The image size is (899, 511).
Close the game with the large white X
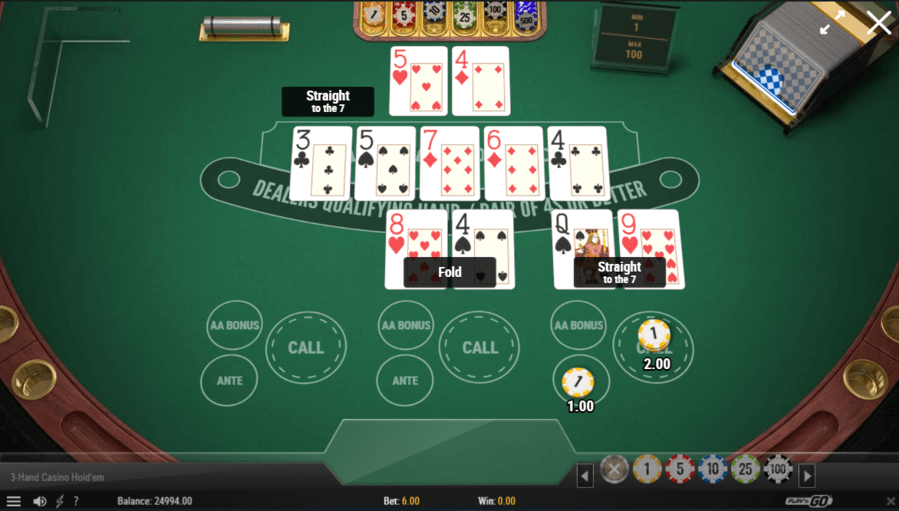pos(878,22)
